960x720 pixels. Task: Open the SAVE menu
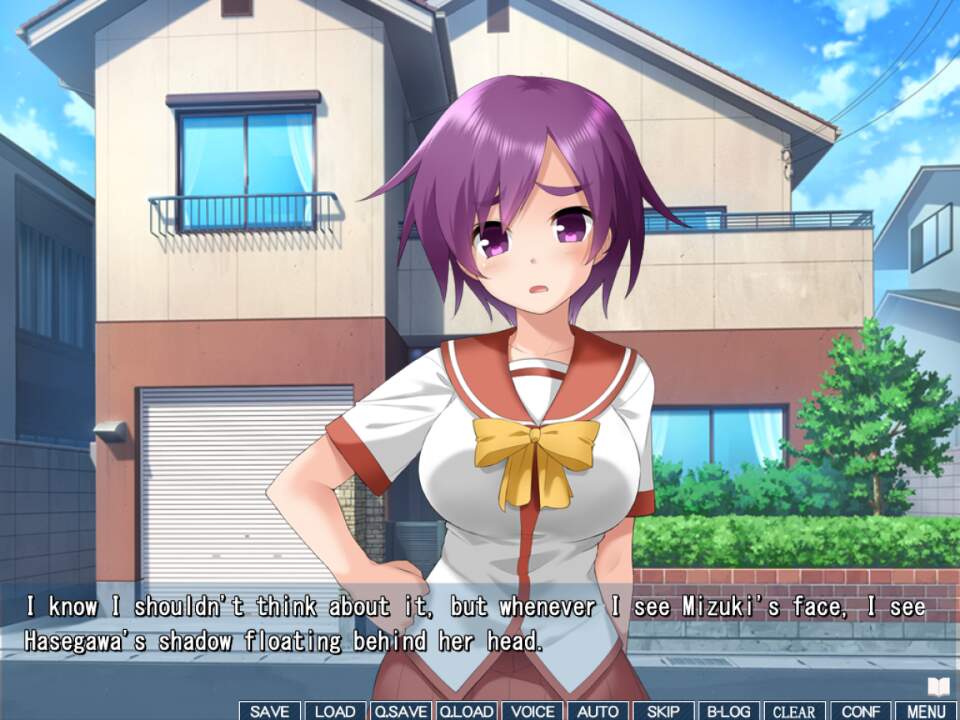click(x=269, y=711)
